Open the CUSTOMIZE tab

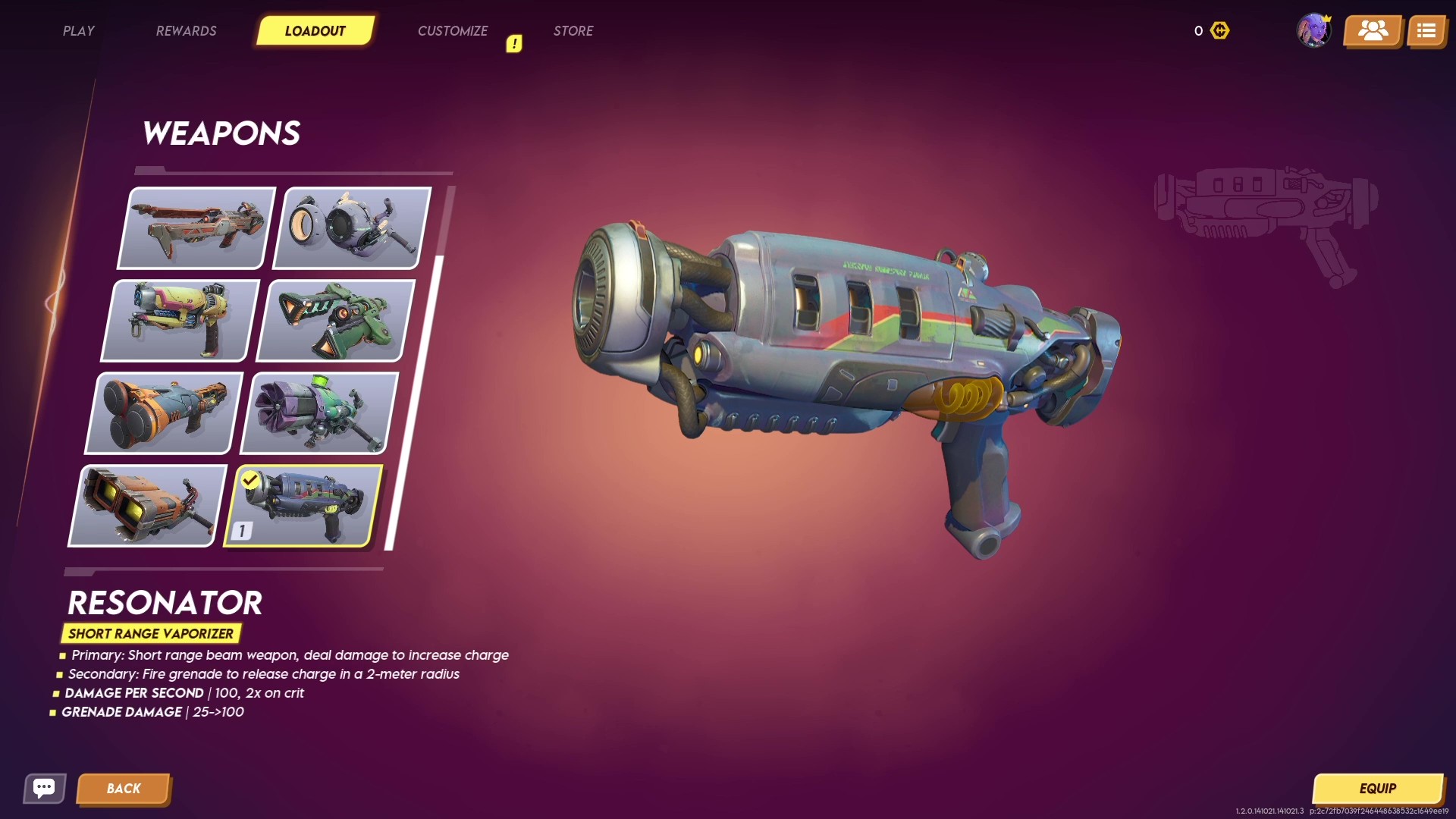[453, 31]
